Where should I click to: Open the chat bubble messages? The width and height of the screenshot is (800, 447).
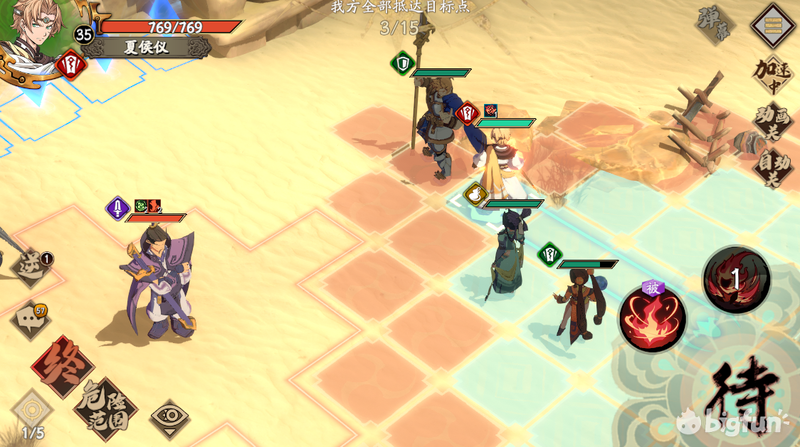click(30, 321)
